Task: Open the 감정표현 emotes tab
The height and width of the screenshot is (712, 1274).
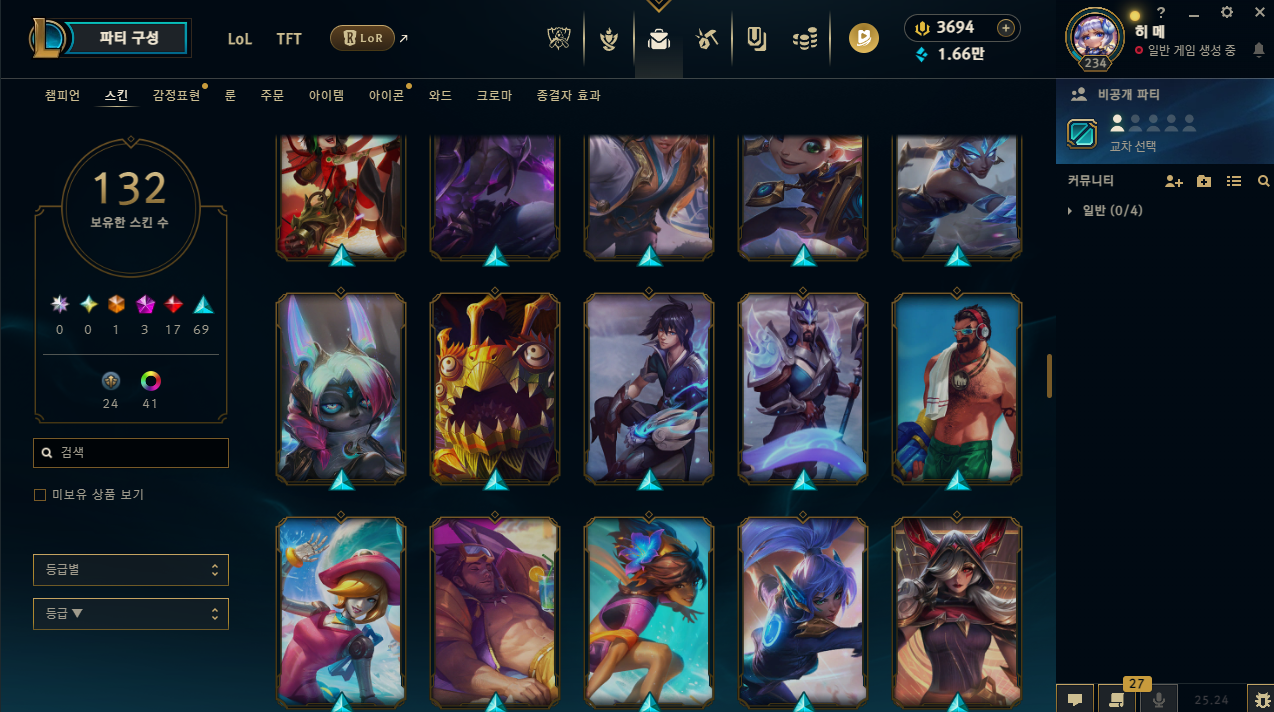Action: coord(176,96)
